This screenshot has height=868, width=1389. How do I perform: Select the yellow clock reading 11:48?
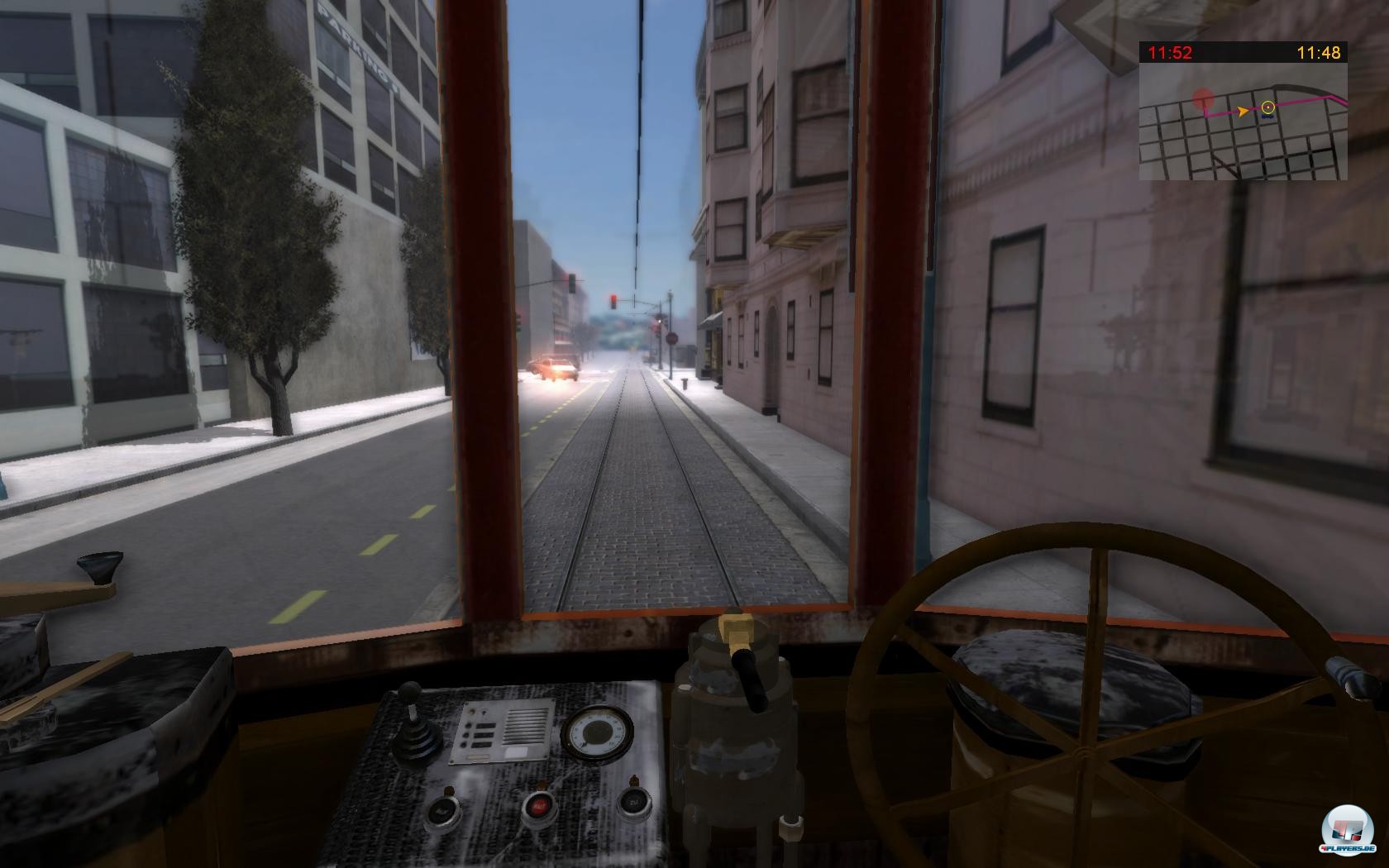pos(1319,52)
